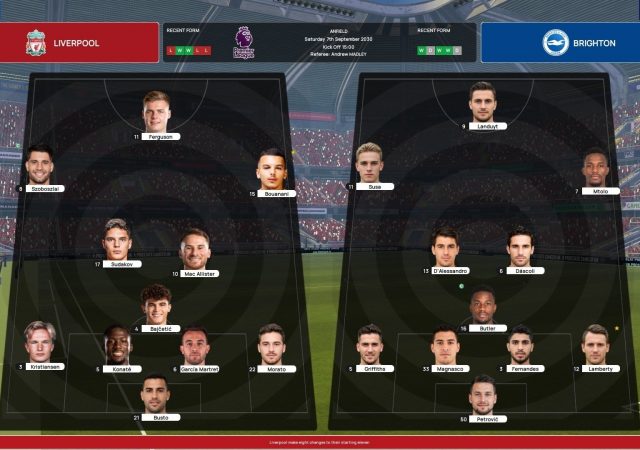
Task: Select Brighton goalkeeper Petrović
Action: pyautogui.click(x=483, y=396)
